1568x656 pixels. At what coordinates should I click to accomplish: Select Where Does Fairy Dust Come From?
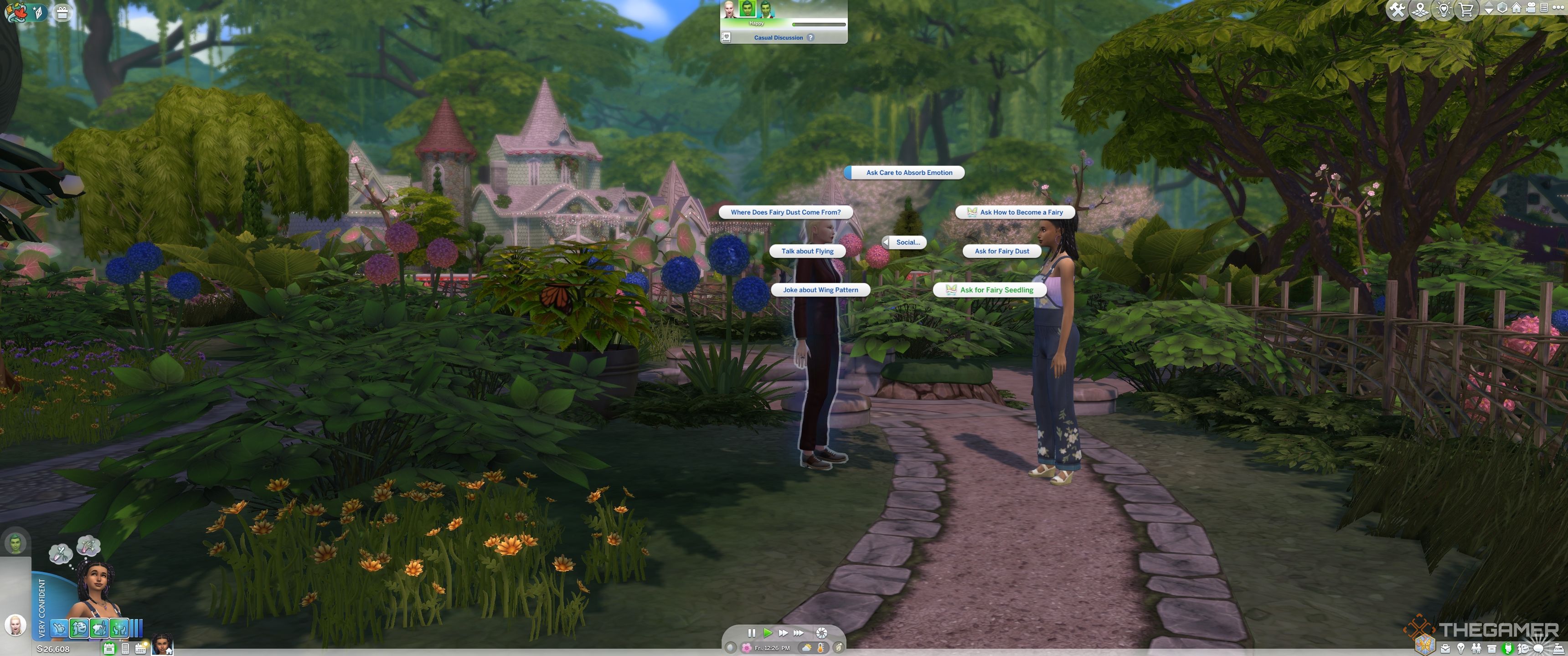click(x=785, y=212)
